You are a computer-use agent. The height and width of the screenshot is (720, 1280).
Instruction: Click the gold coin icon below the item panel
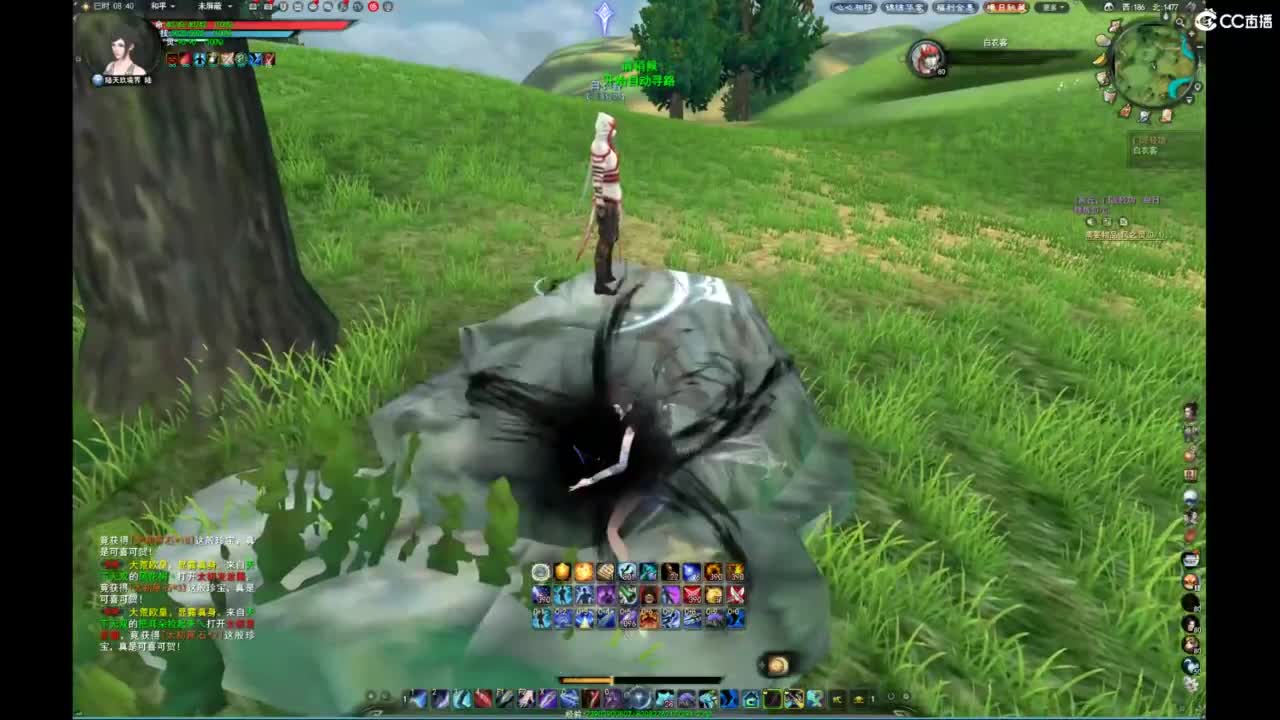tap(777, 663)
